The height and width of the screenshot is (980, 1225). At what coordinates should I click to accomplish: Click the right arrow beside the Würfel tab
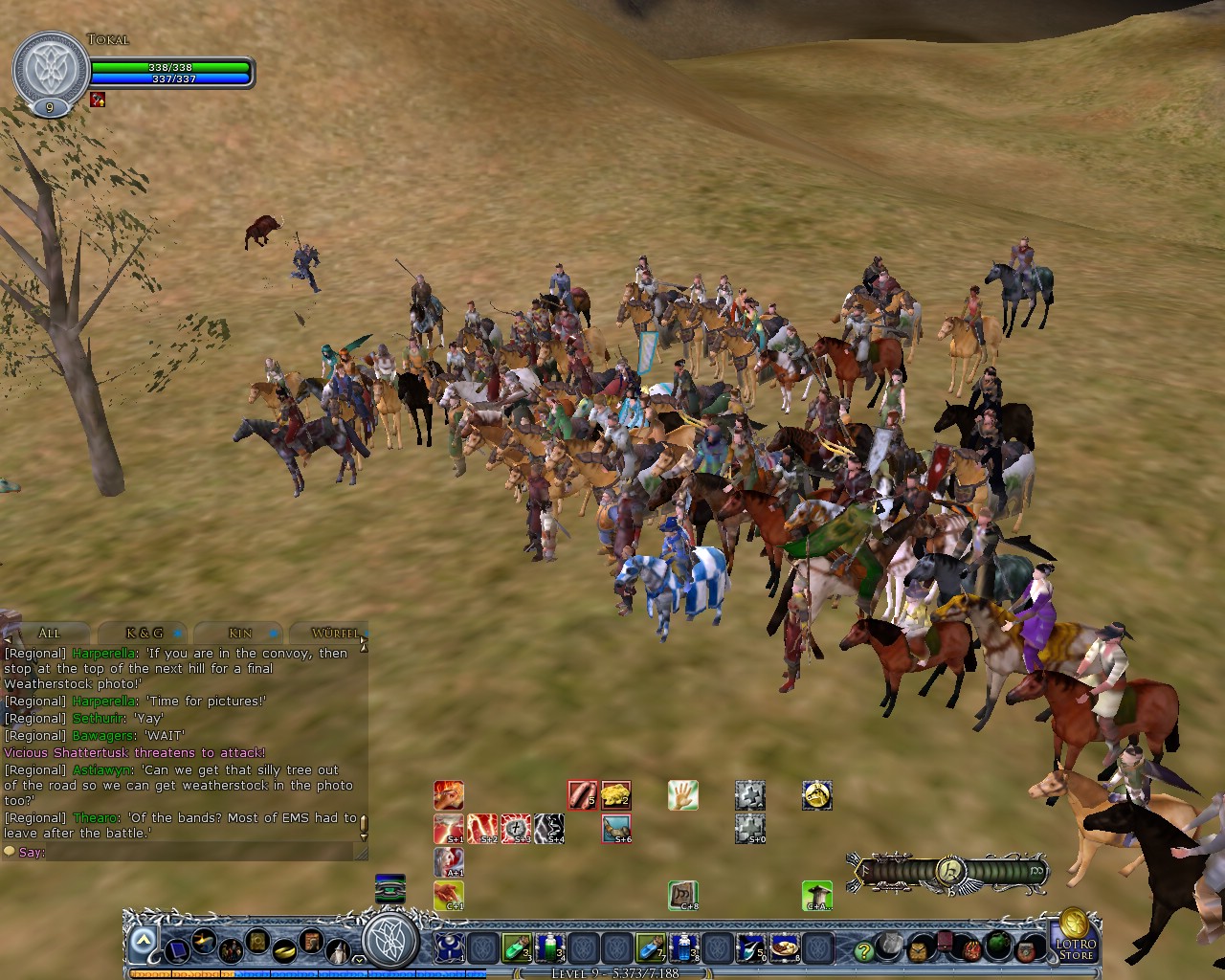click(x=364, y=639)
